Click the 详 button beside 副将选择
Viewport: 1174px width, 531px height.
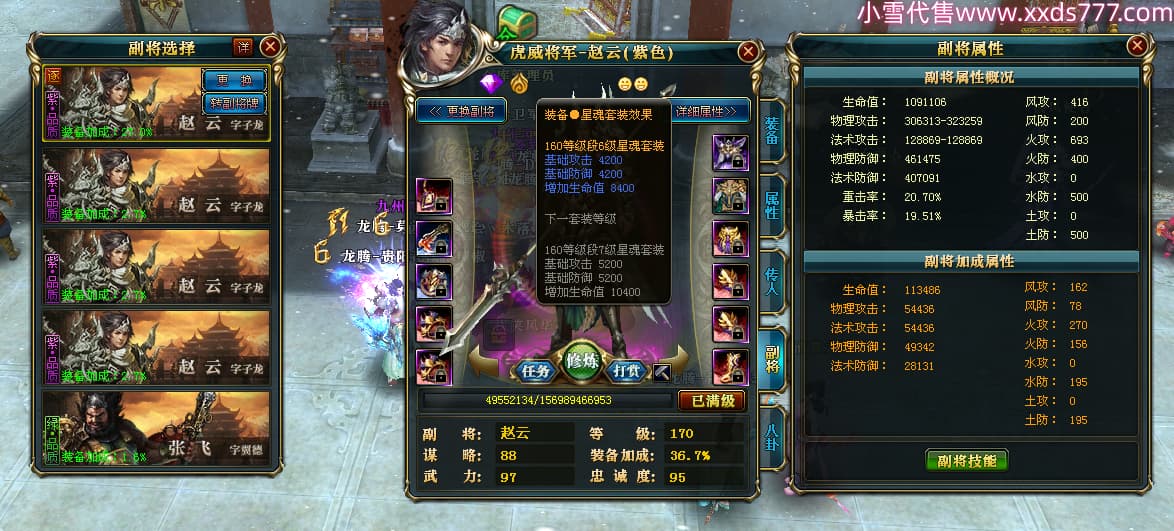pyautogui.click(x=243, y=47)
